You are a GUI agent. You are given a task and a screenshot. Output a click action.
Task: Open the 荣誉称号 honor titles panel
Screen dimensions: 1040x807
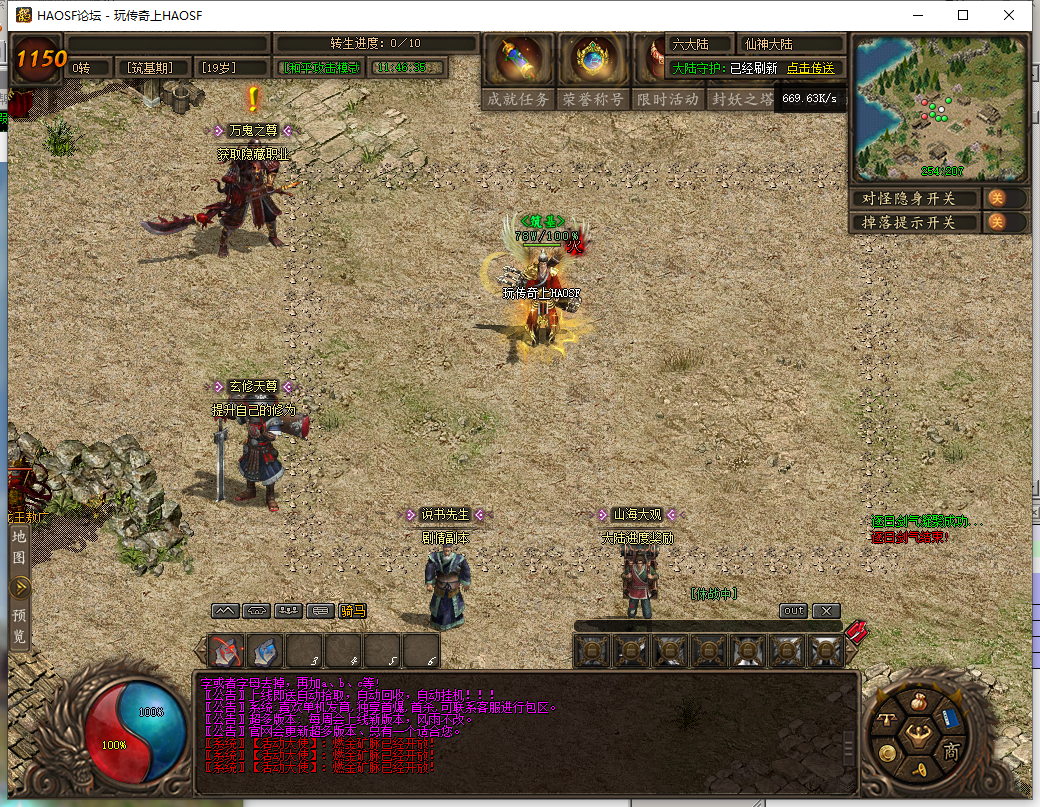[592, 99]
